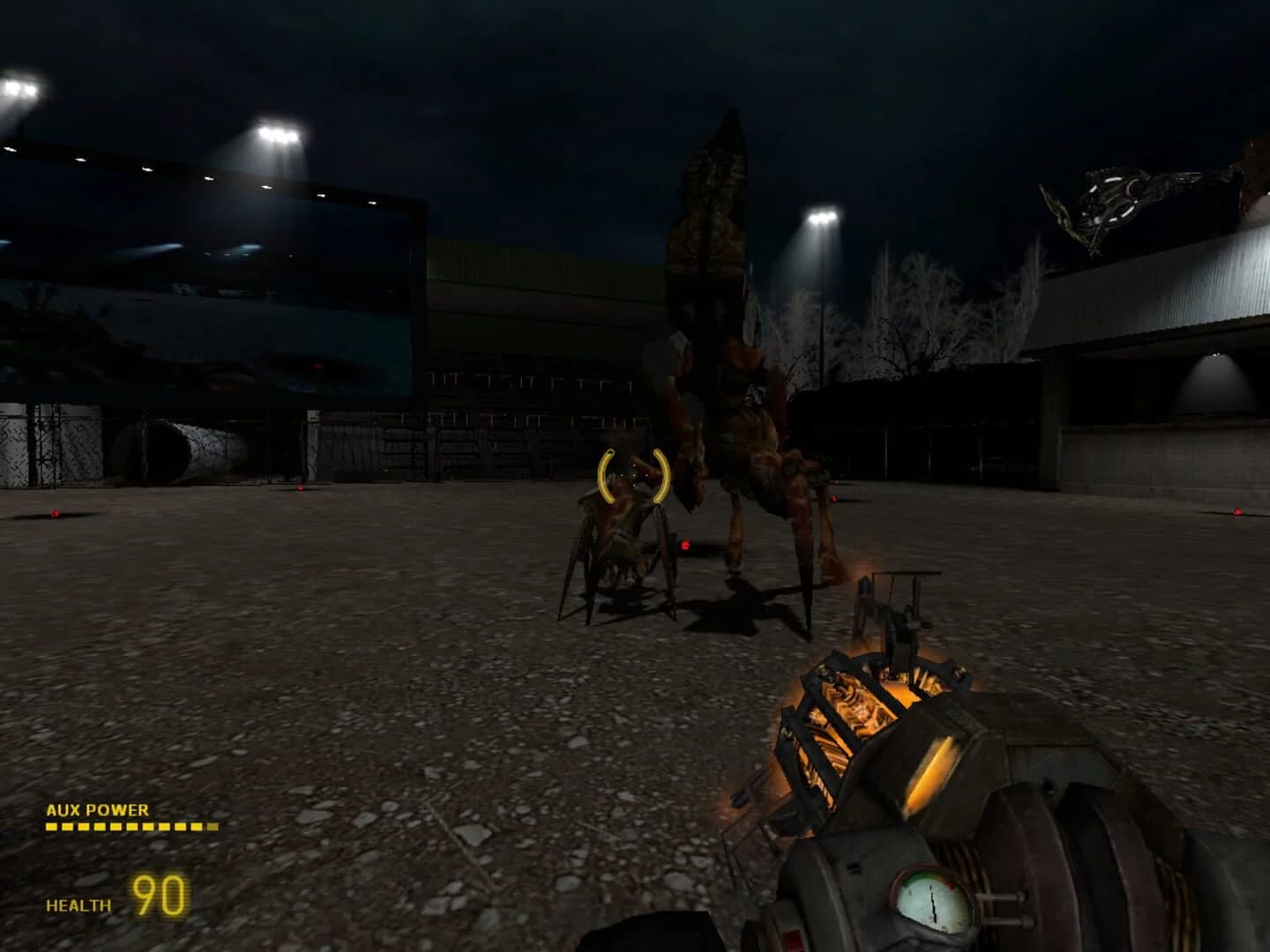This screenshot has width=1270, height=952.
Task: Click the AUX POWER label text
Action: click(x=97, y=808)
